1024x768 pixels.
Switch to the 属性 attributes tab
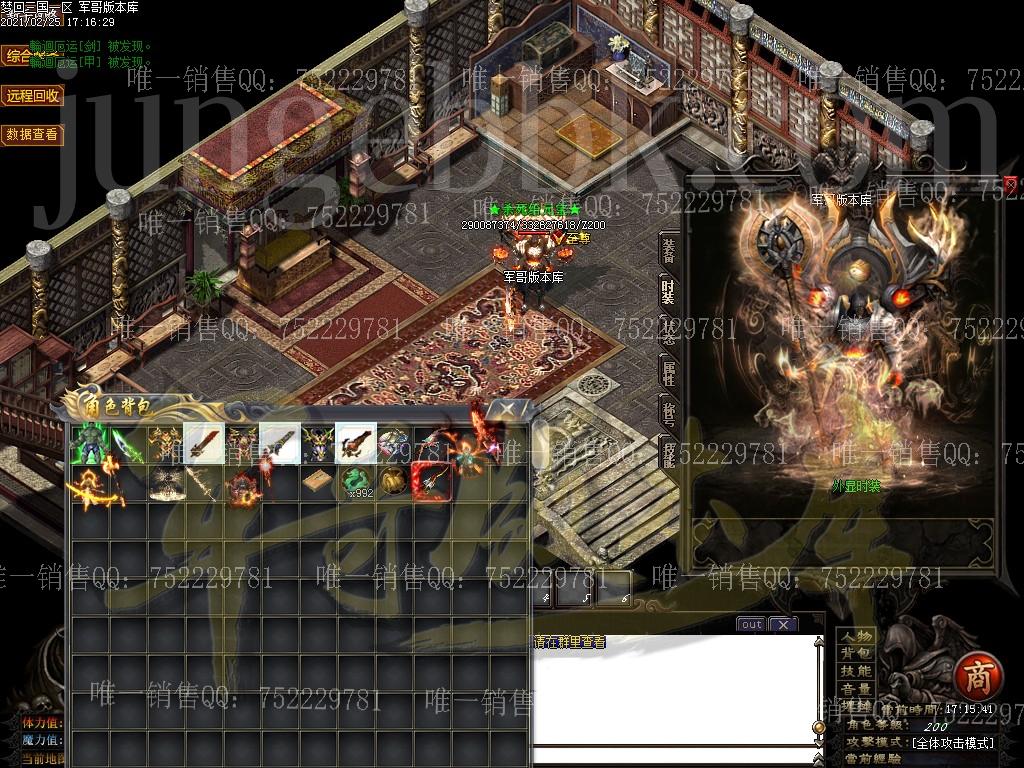[668, 373]
